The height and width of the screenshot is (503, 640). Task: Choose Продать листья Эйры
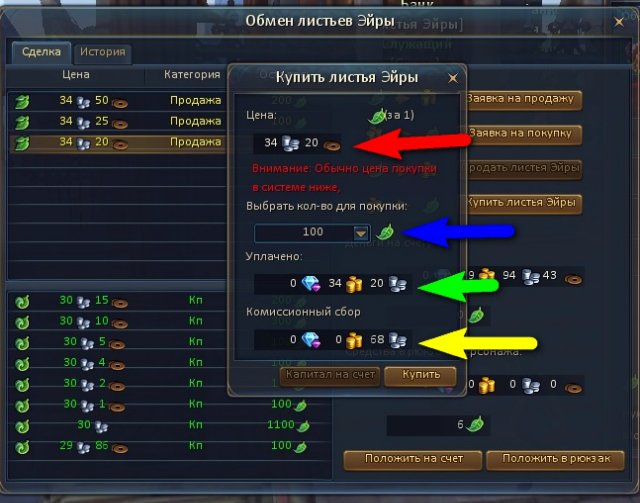point(523,168)
